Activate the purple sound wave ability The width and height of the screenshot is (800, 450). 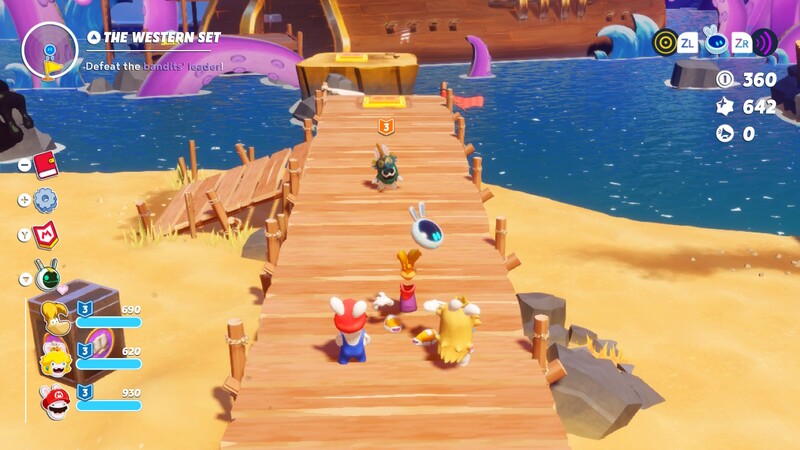(x=765, y=42)
